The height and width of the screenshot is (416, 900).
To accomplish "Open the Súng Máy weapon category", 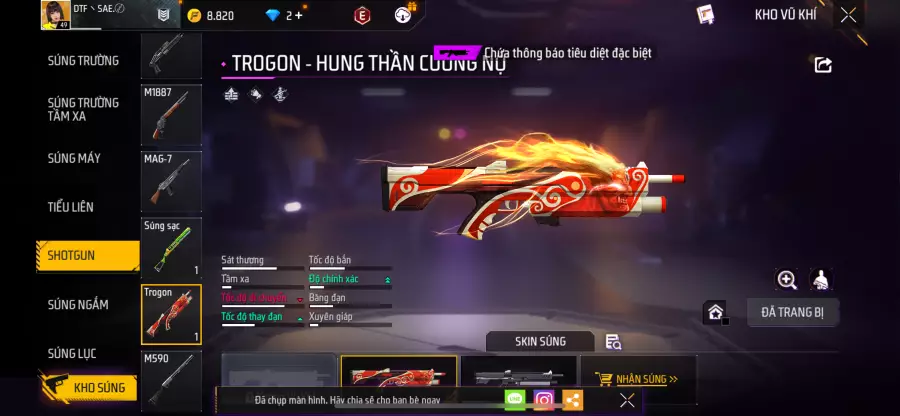I will 74,158.
